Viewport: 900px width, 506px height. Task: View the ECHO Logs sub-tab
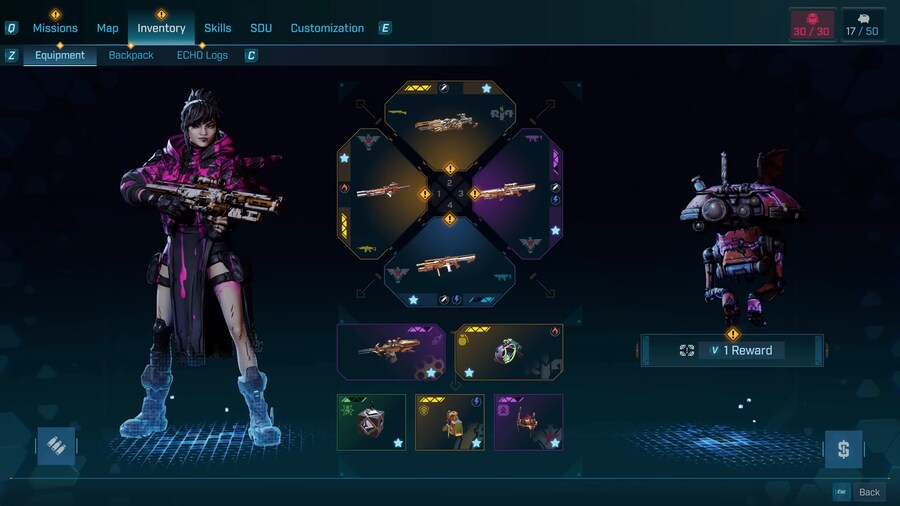coord(202,56)
